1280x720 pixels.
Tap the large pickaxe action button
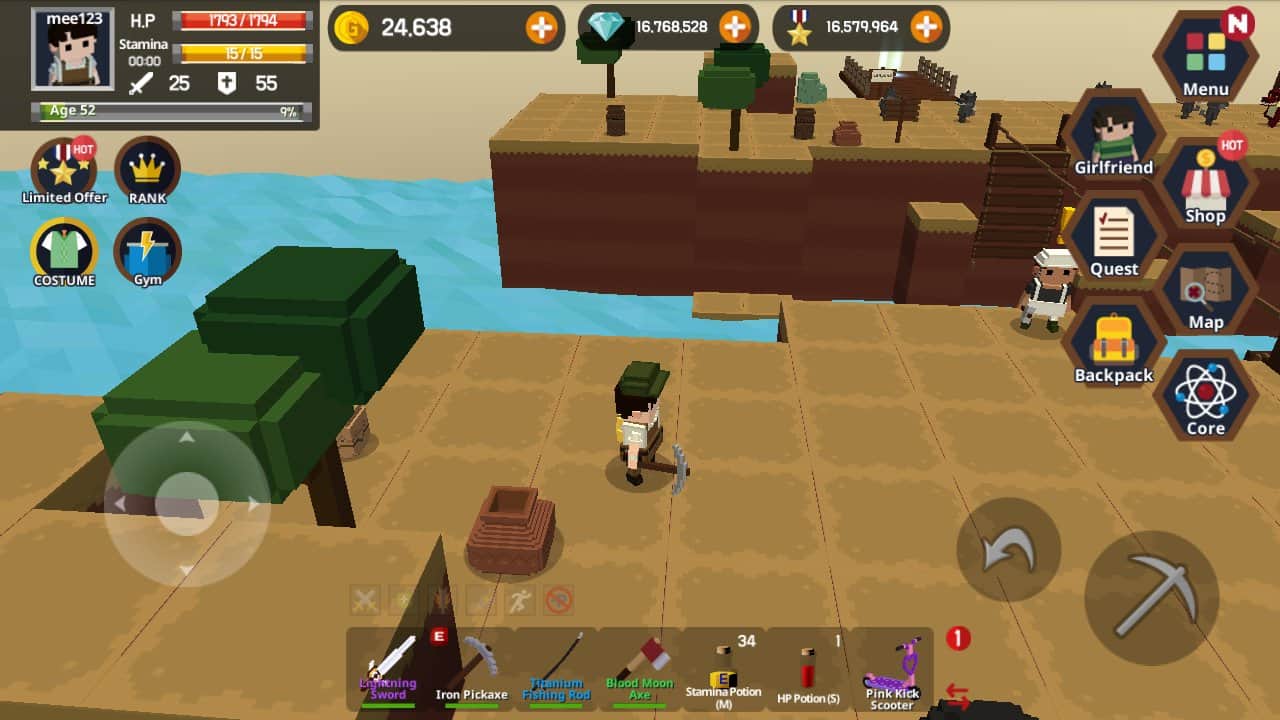click(1153, 600)
